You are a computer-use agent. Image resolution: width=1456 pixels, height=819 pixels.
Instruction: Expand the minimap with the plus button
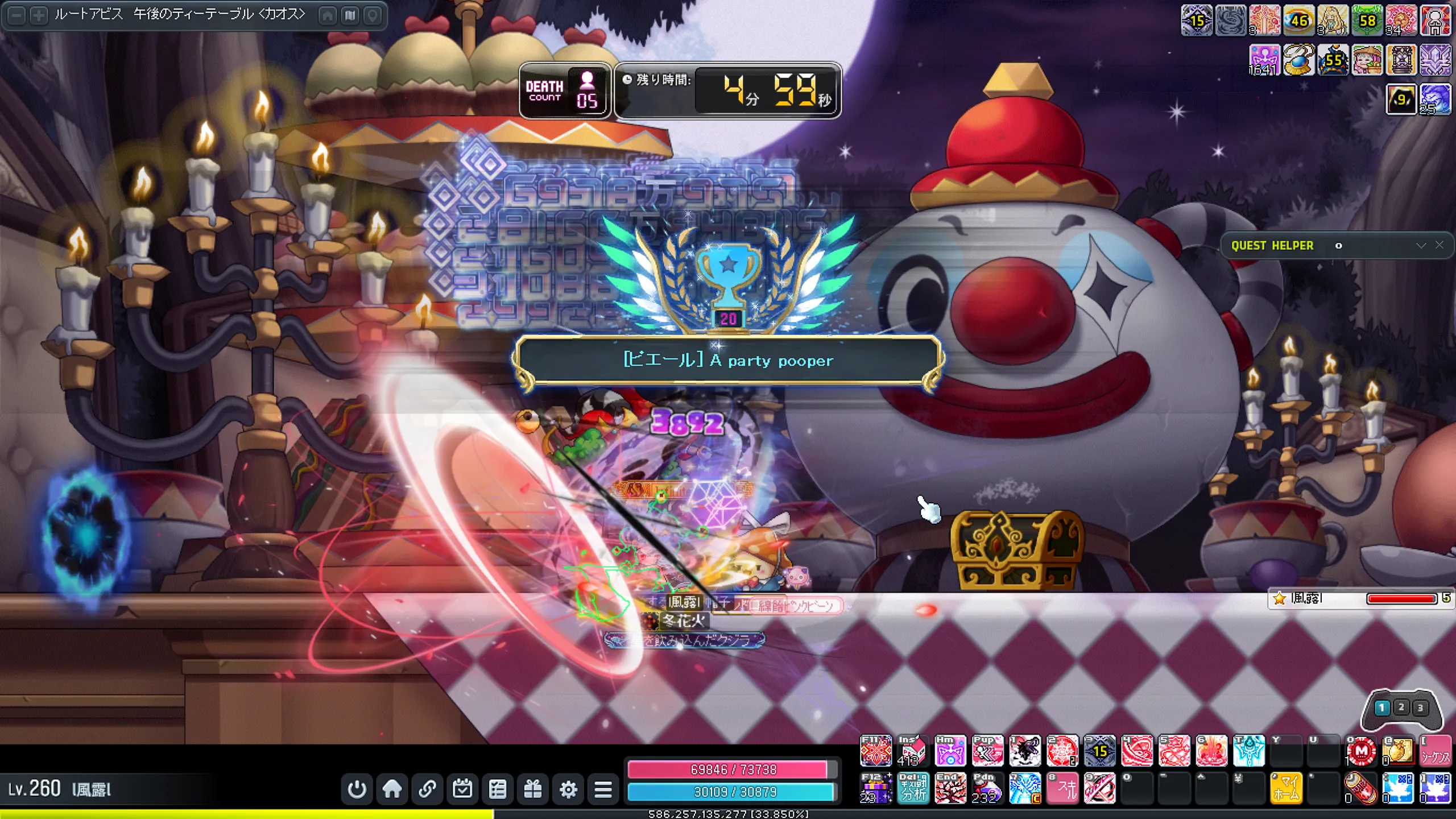tap(39, 15)
